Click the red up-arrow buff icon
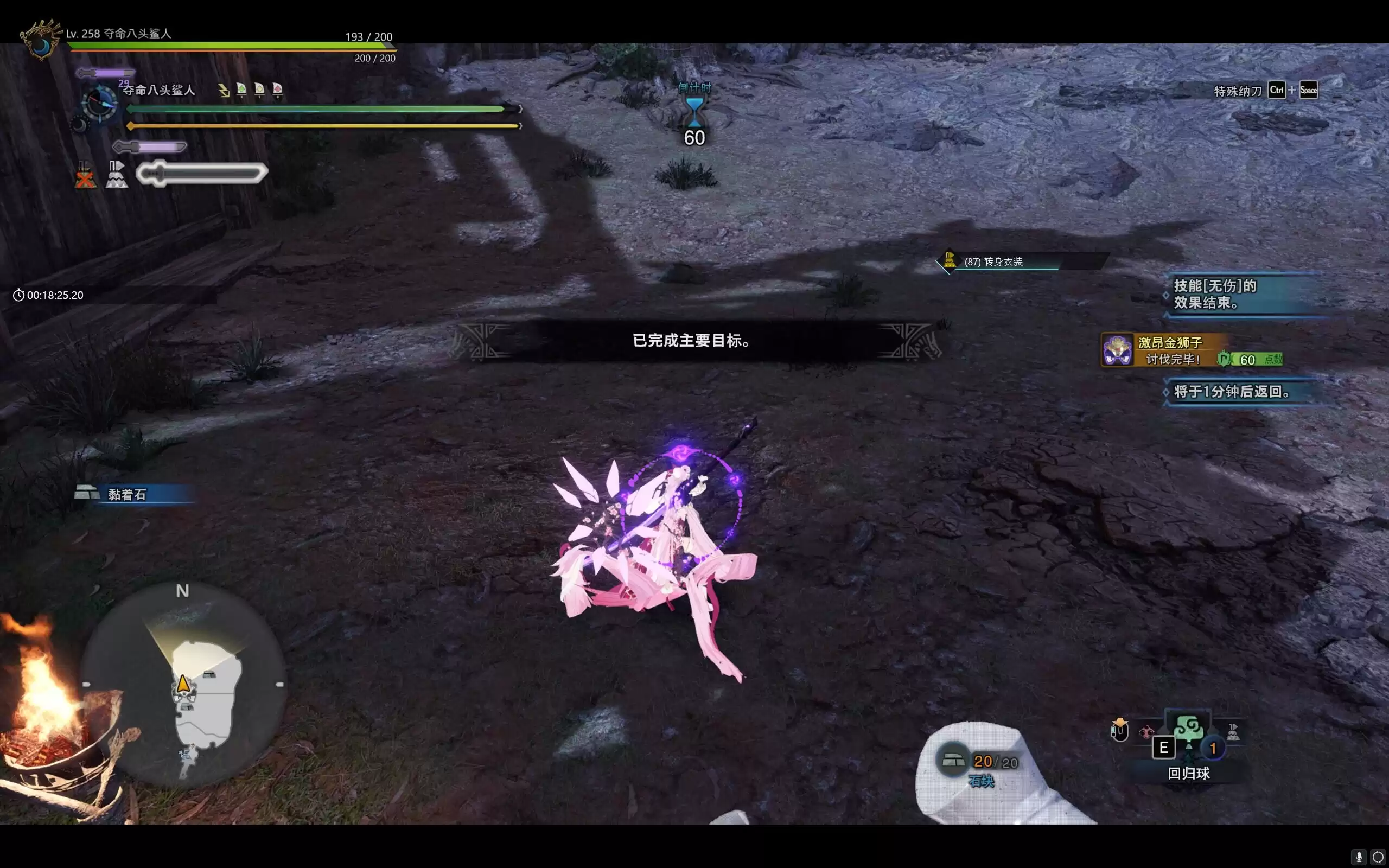The image size is (1389, 868). point(278,90)
